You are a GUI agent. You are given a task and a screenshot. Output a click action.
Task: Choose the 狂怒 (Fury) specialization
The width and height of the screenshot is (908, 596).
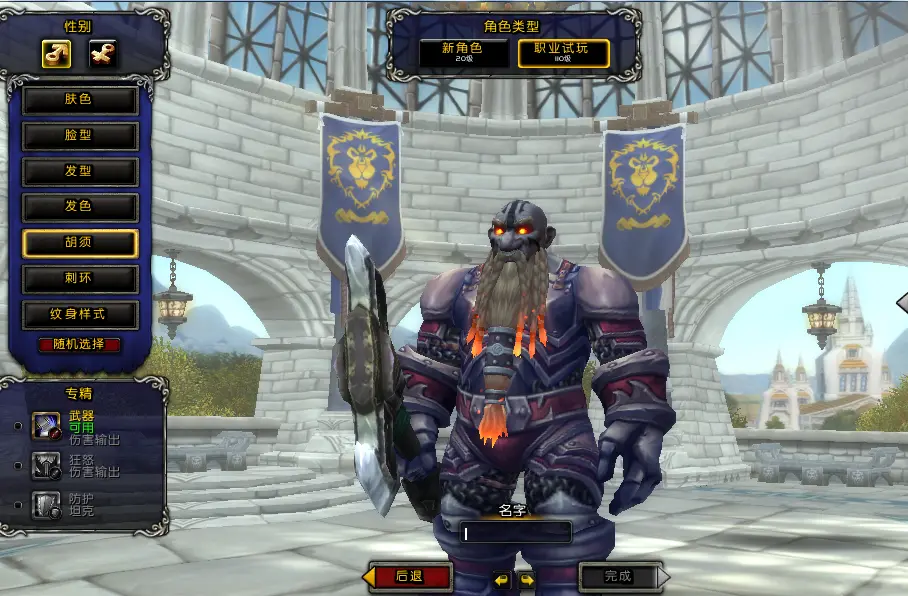tap(47, 465)
